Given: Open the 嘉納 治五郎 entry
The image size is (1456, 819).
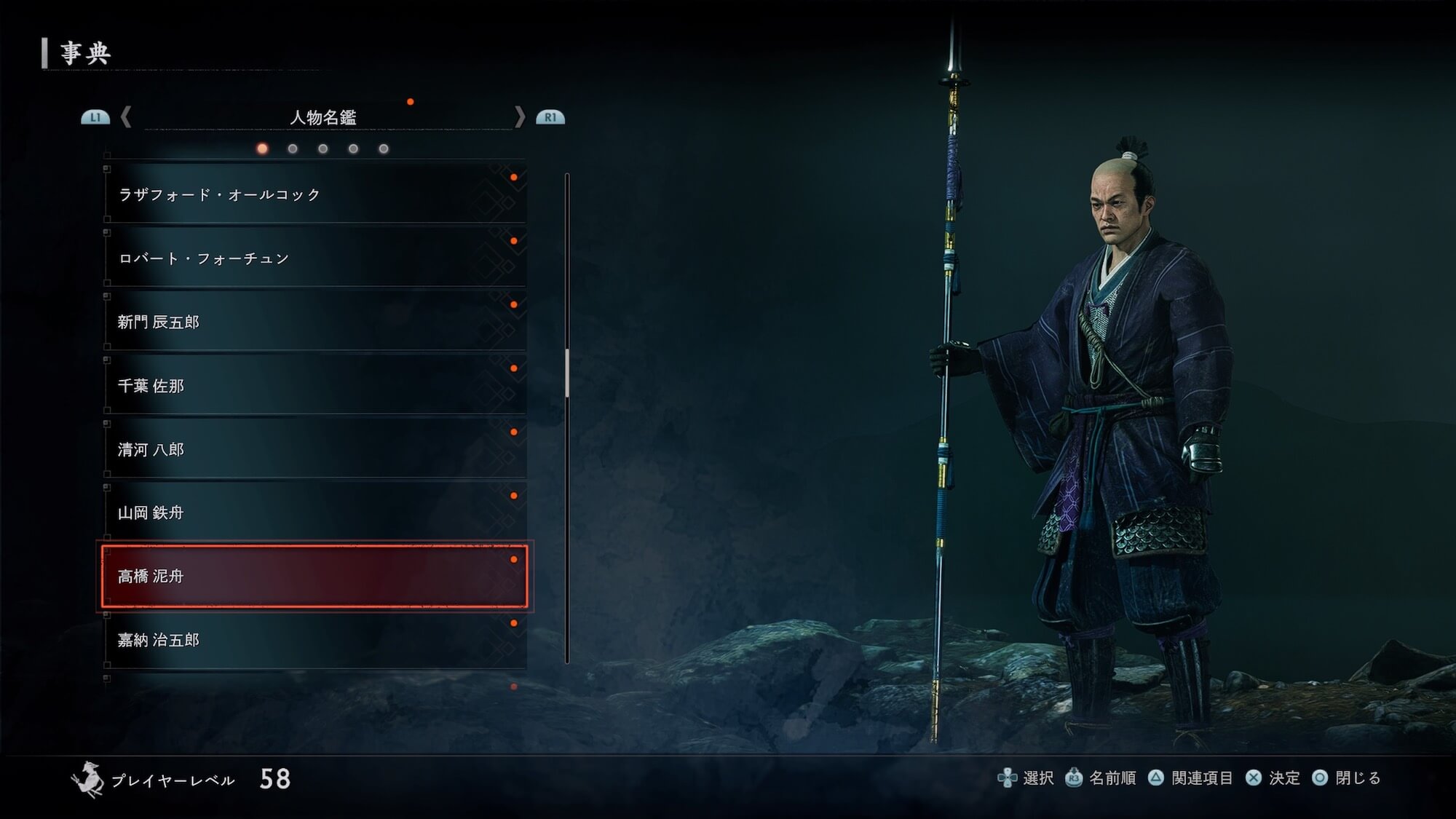Looking at the screenshot, I should click(x=314, y=640).
